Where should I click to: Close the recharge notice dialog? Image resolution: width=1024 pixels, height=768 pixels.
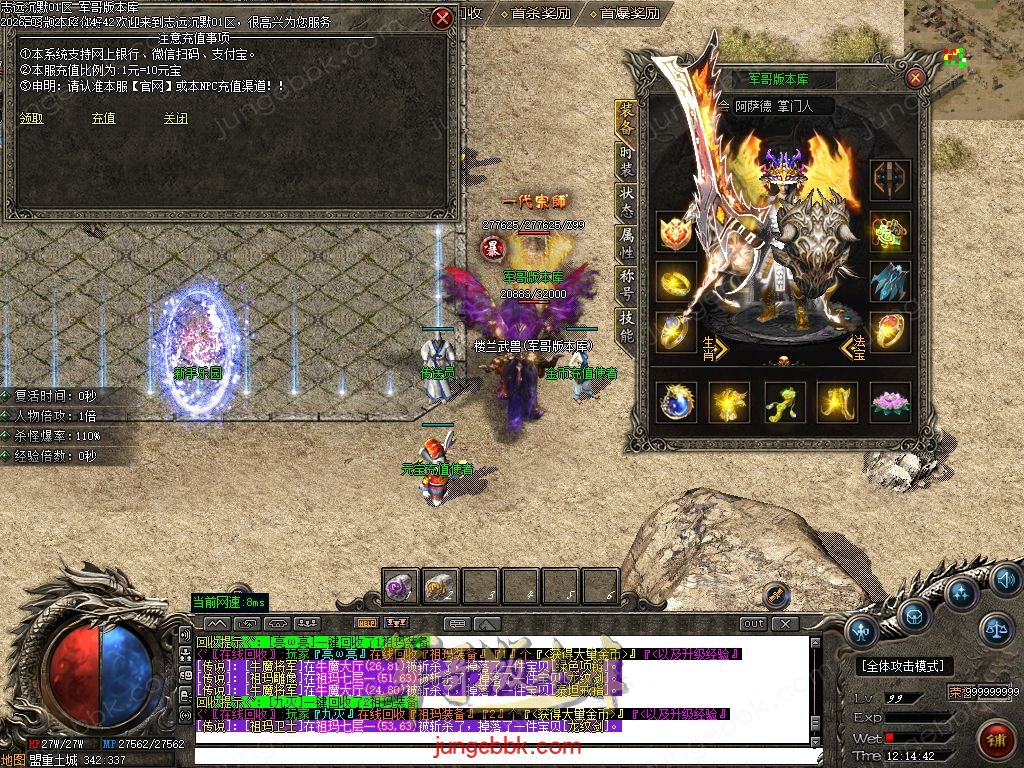442,18
